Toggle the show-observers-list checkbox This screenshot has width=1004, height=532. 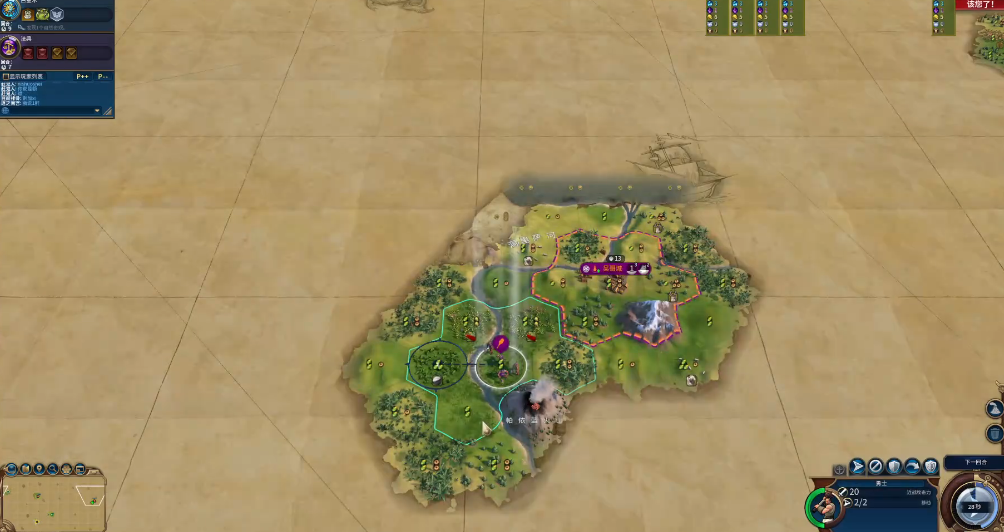point(6,76)
